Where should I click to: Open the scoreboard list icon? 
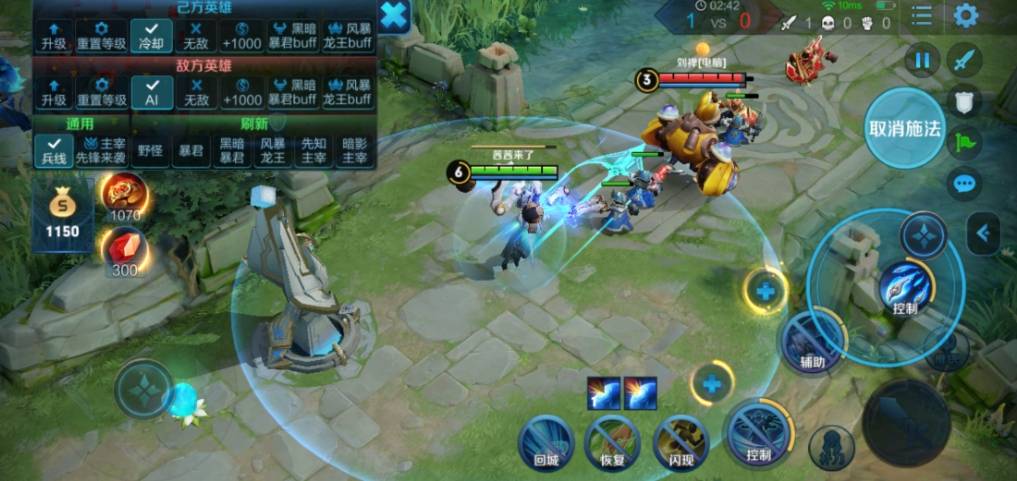tap(921, 16)
